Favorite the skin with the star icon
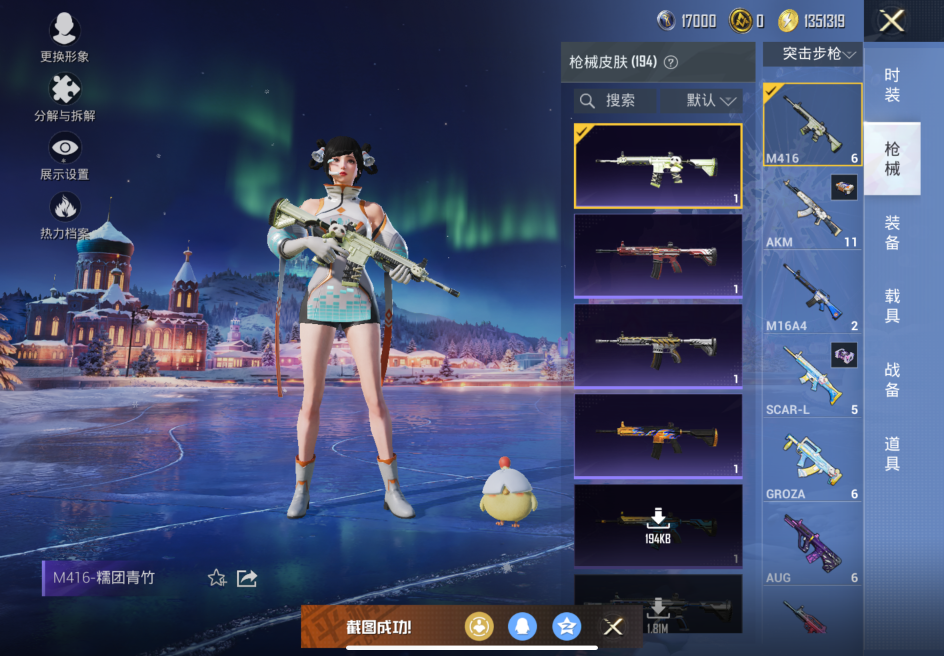Image resolution: width=944 pixels, height=656 pixels. point(216,578)
